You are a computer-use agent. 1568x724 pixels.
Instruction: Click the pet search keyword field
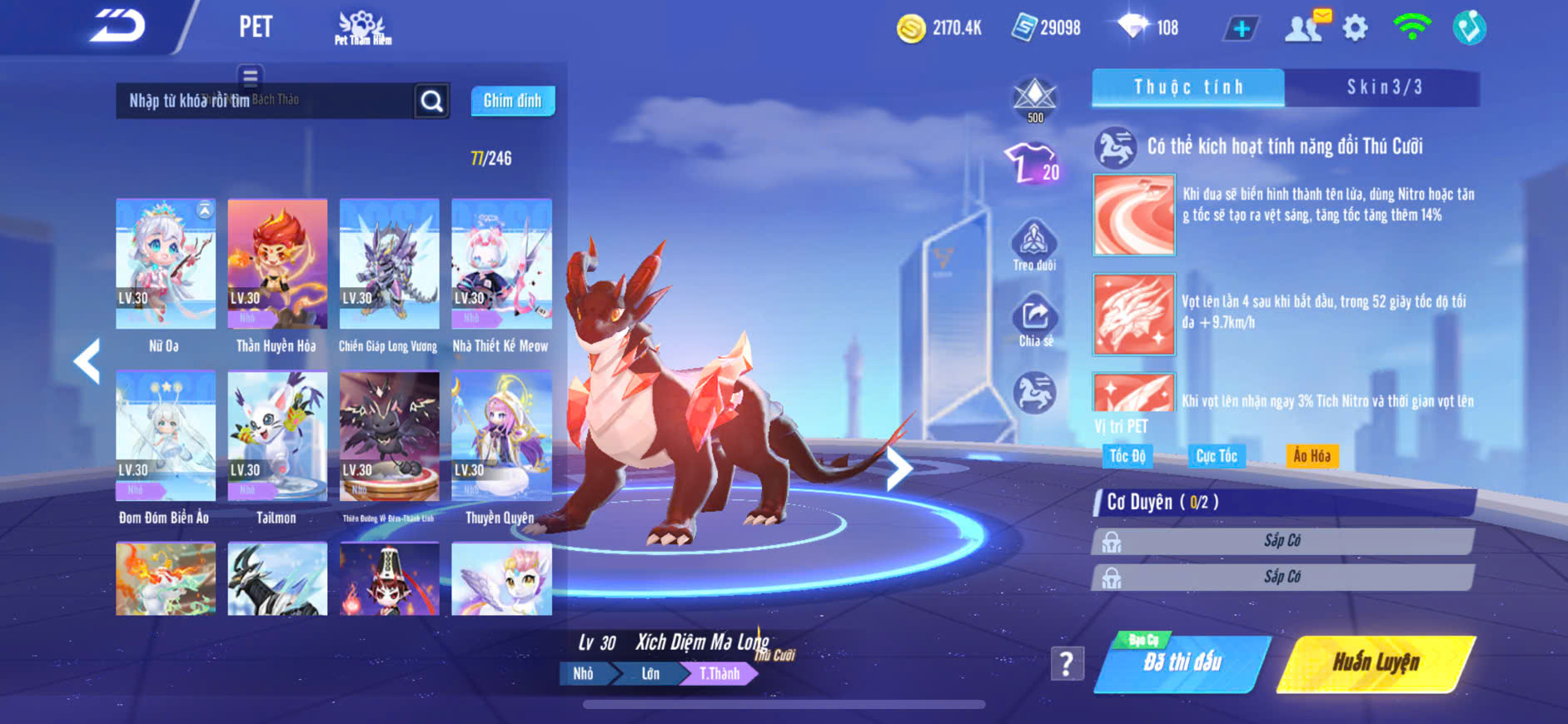click(265, 101)
